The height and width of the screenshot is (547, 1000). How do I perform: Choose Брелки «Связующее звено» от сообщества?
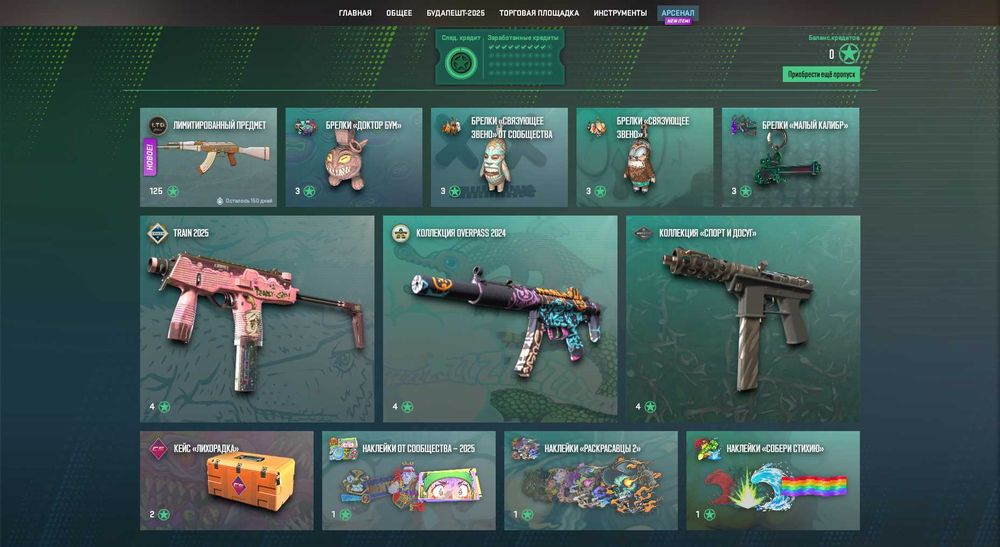coord(499,157)
